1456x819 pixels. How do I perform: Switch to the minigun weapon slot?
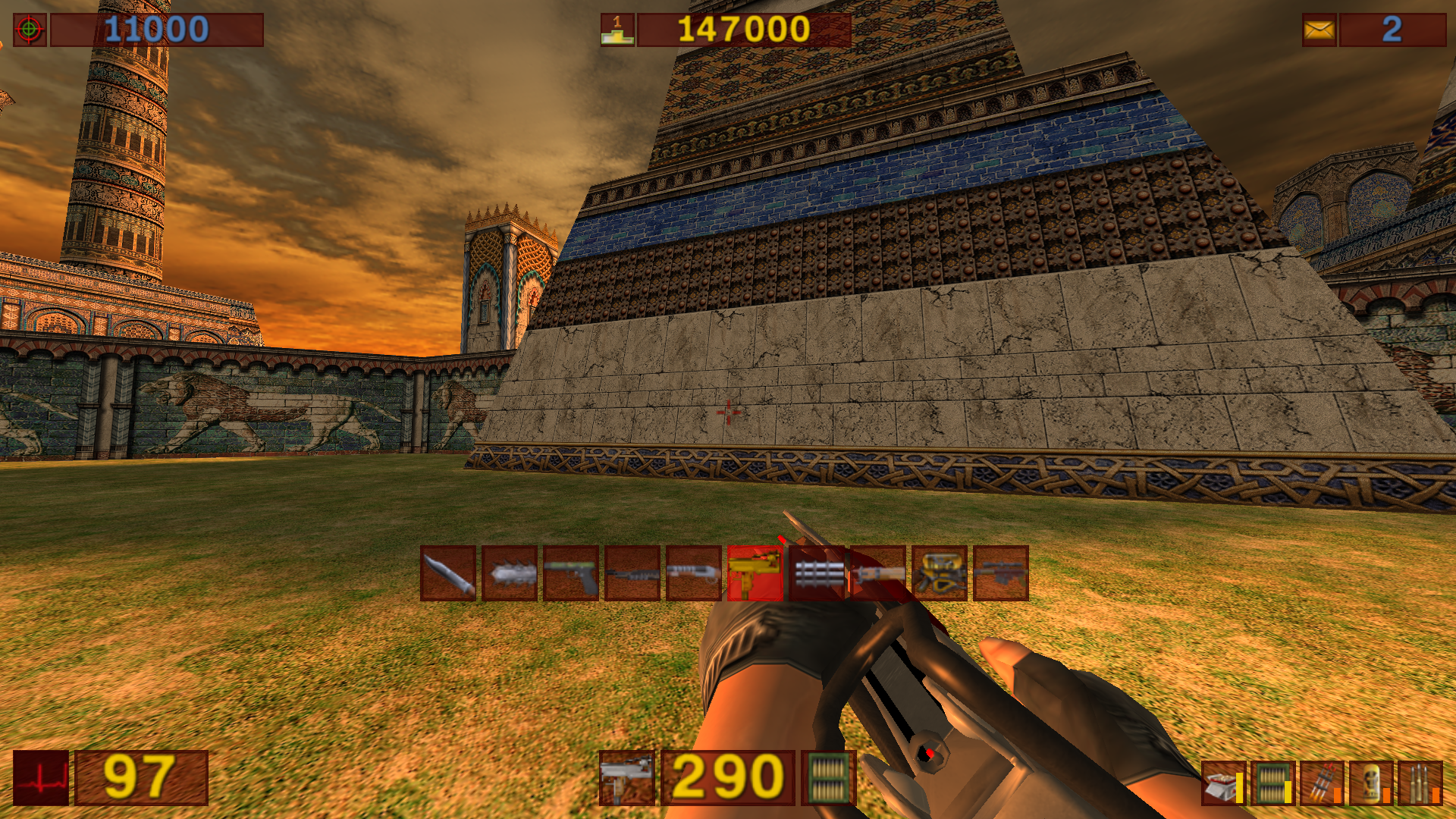pos(817,573)
